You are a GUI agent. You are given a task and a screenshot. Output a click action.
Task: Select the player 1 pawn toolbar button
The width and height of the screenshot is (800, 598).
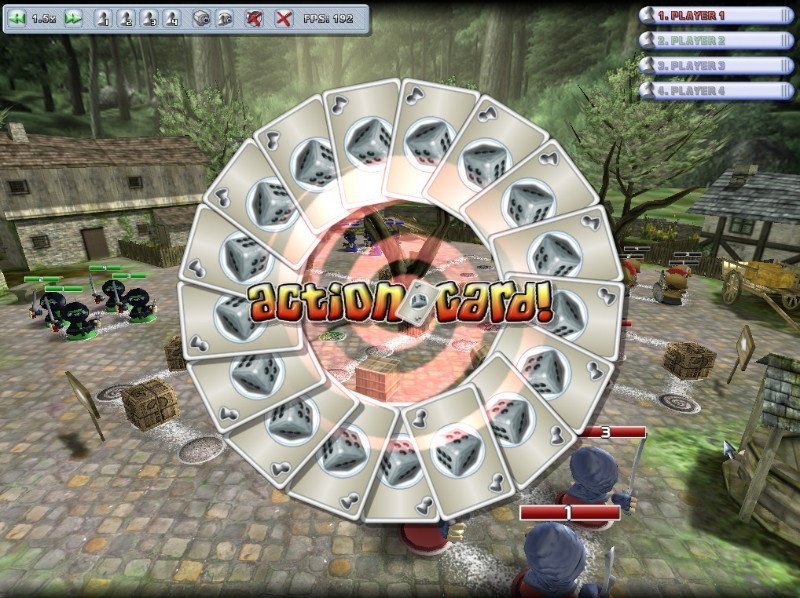tap(103, 19)
